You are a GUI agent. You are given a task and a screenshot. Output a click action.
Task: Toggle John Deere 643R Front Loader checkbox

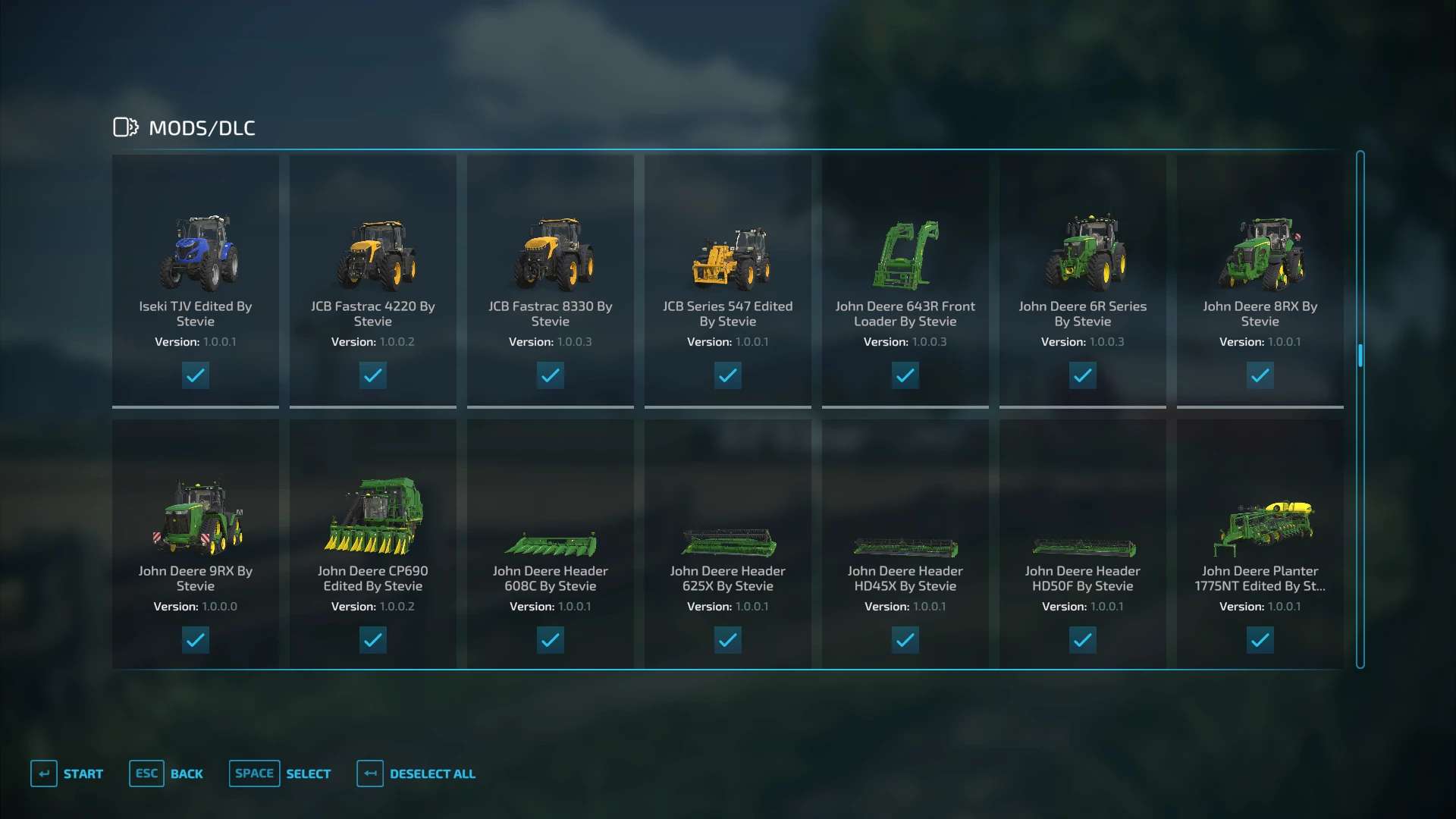pyautogui.click(x=905, y=375)
